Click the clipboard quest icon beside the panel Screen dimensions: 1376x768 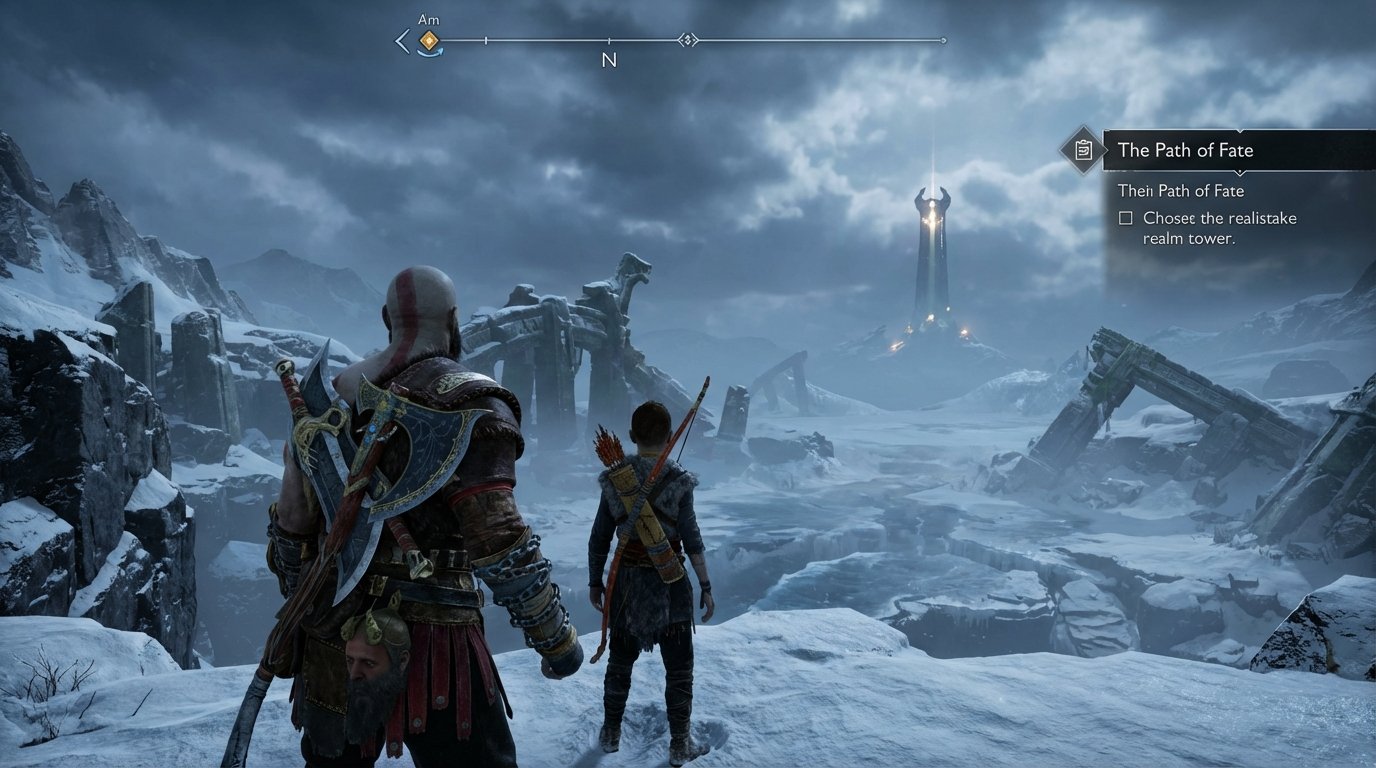(1084, 150)
